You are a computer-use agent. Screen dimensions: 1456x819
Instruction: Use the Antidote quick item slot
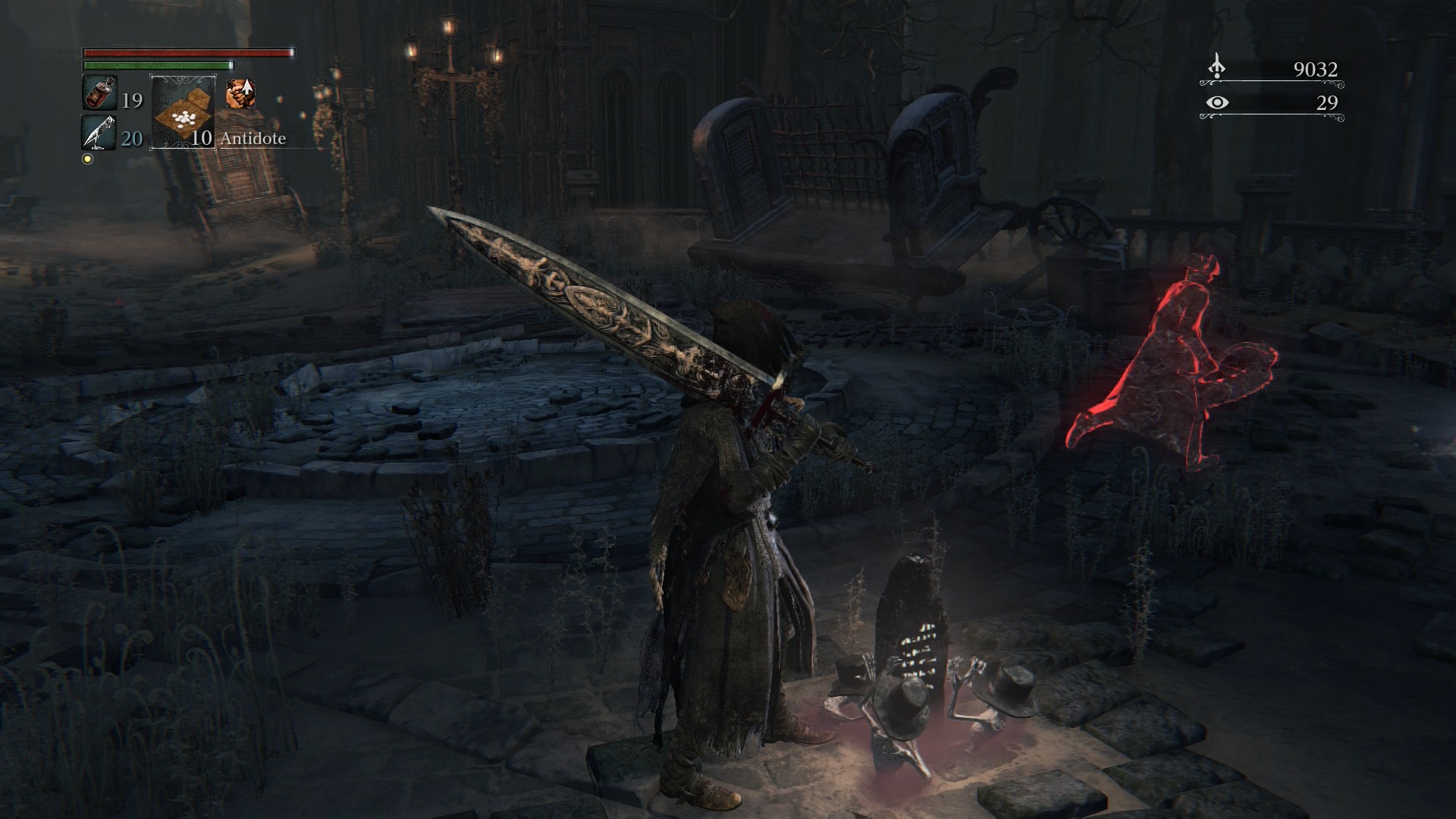click(x=184, y=112)
